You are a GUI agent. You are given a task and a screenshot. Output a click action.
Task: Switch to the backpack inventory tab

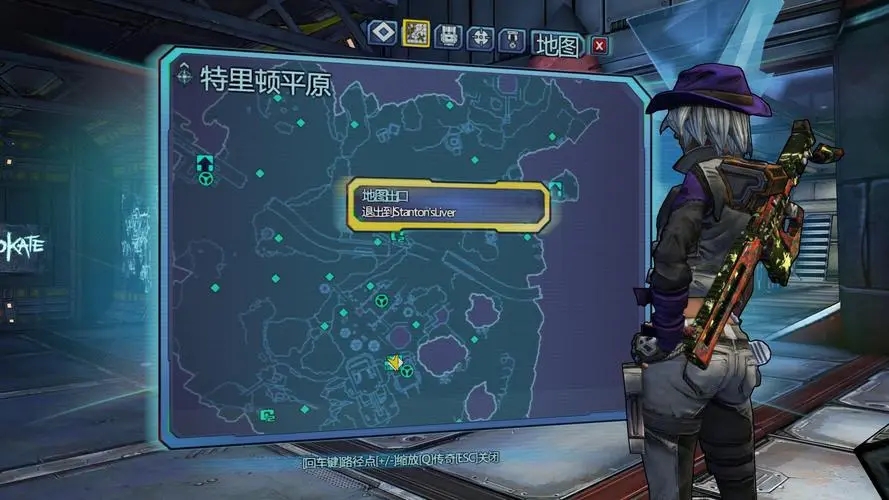click(x=449, y=35)
